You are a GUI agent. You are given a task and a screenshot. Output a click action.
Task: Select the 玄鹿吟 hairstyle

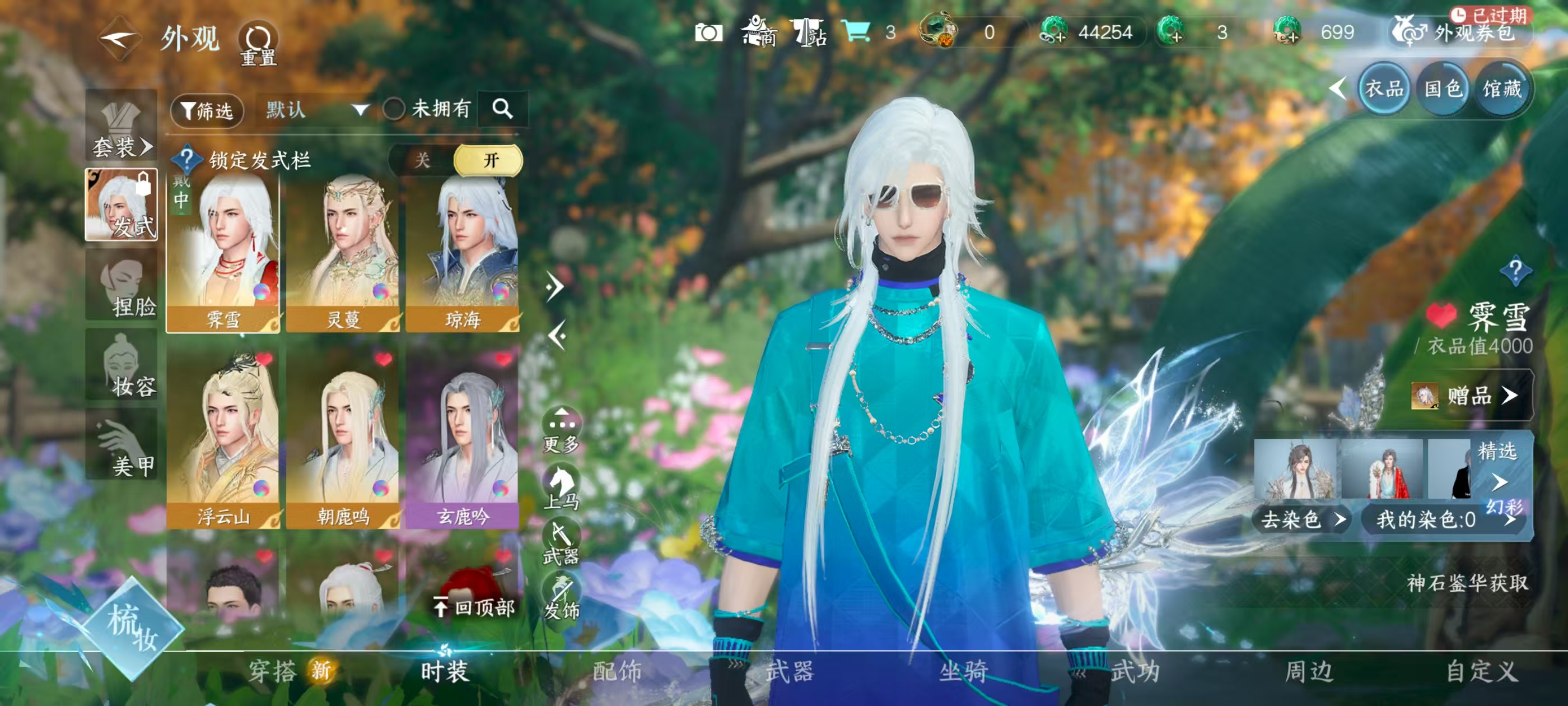(x=463, y=439)
